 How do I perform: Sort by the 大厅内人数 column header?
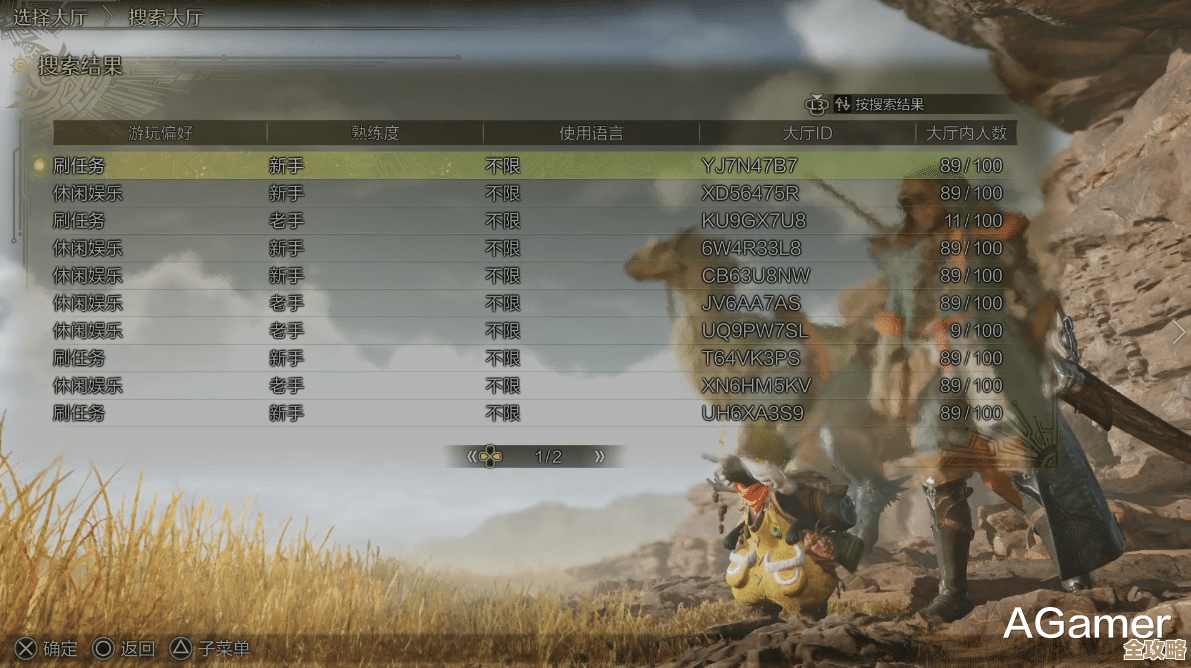(966, 133)
